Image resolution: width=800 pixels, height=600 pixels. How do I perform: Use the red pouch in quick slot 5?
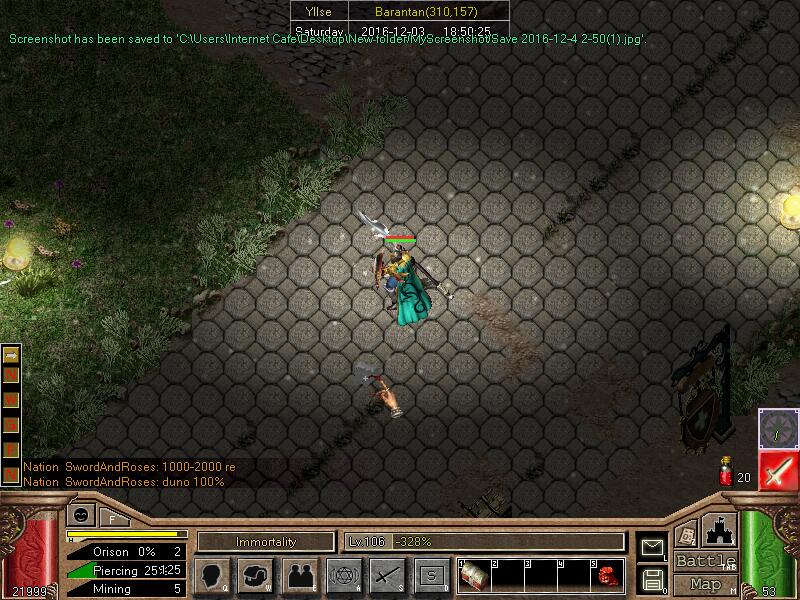(608, 574)
